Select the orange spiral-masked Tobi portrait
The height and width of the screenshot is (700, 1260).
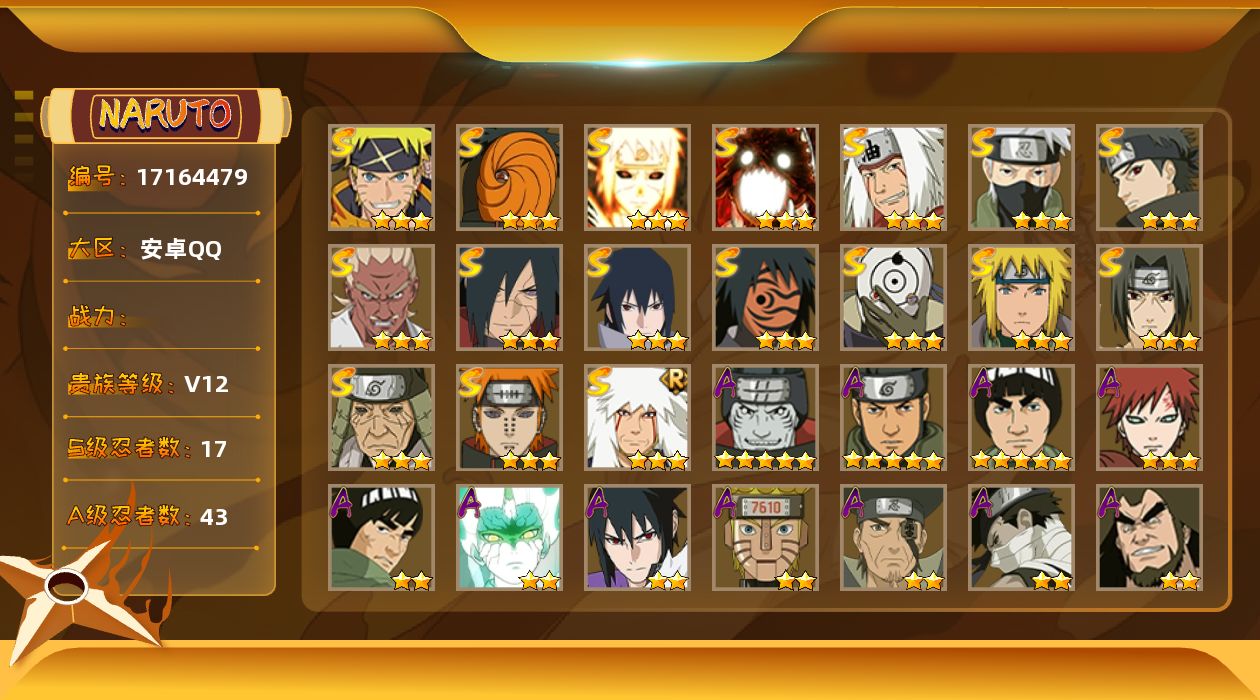(509, 177)
